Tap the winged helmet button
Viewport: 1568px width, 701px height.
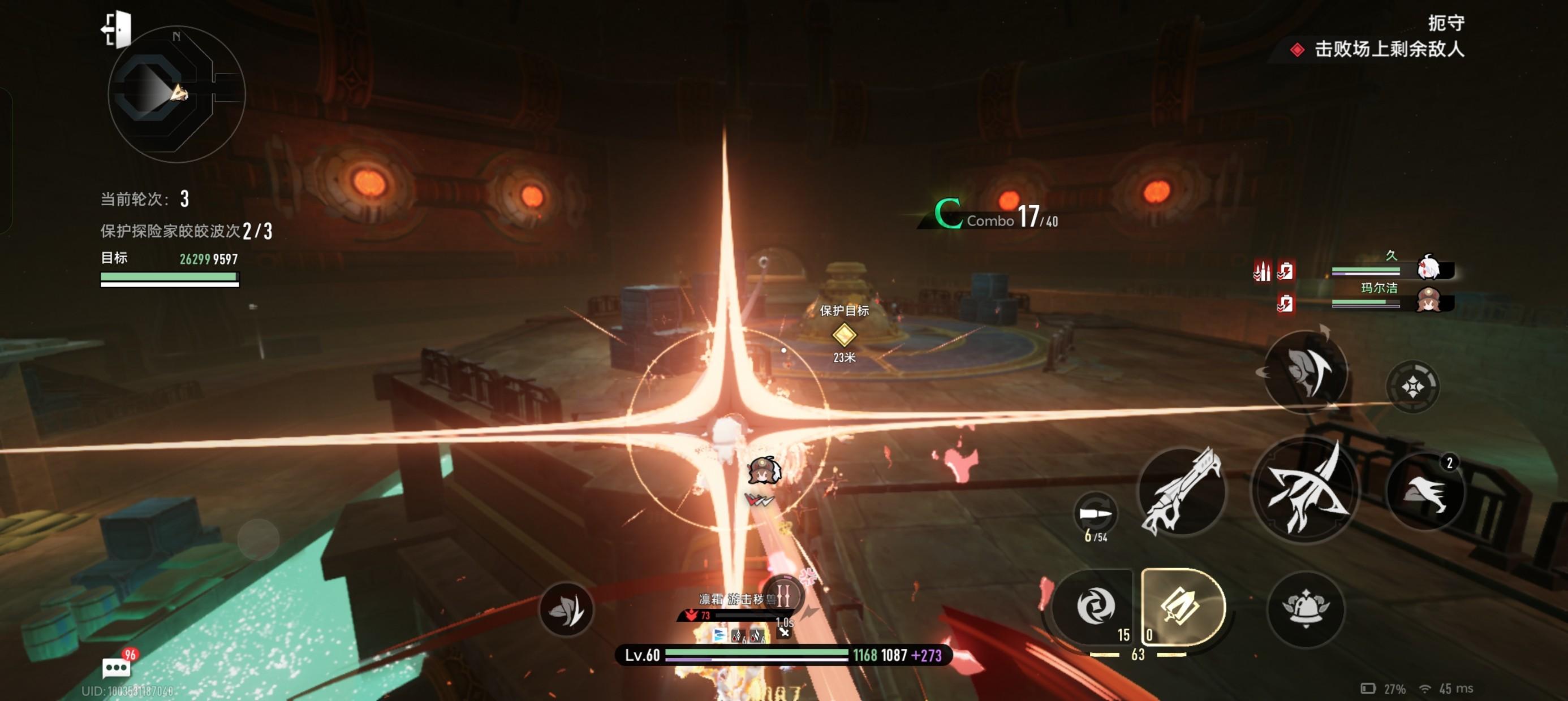tap(1306, 608)
